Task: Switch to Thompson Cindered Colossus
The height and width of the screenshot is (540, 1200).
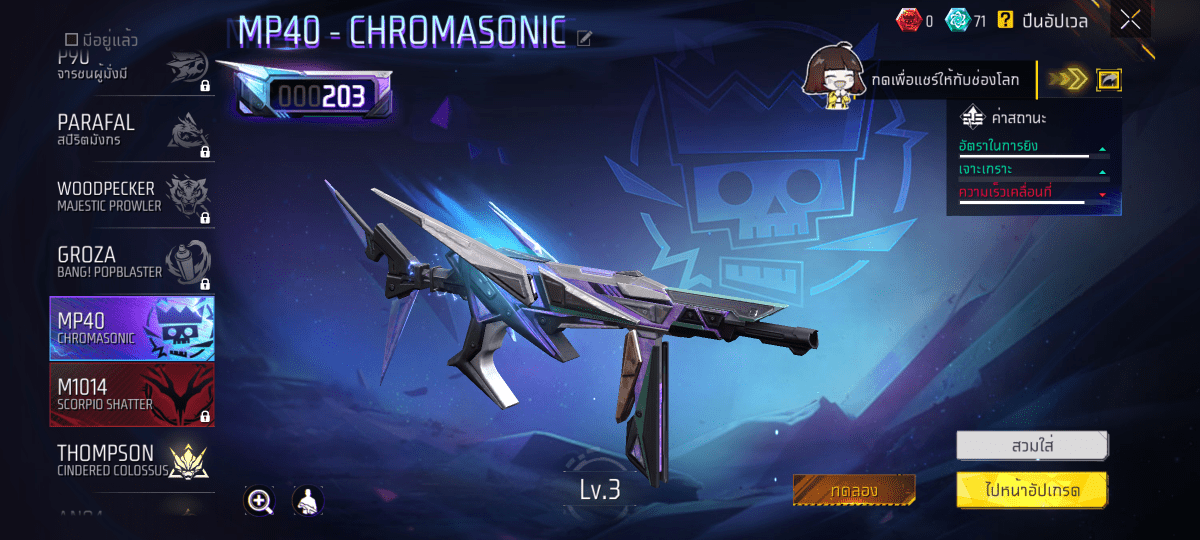Action: 132,460
